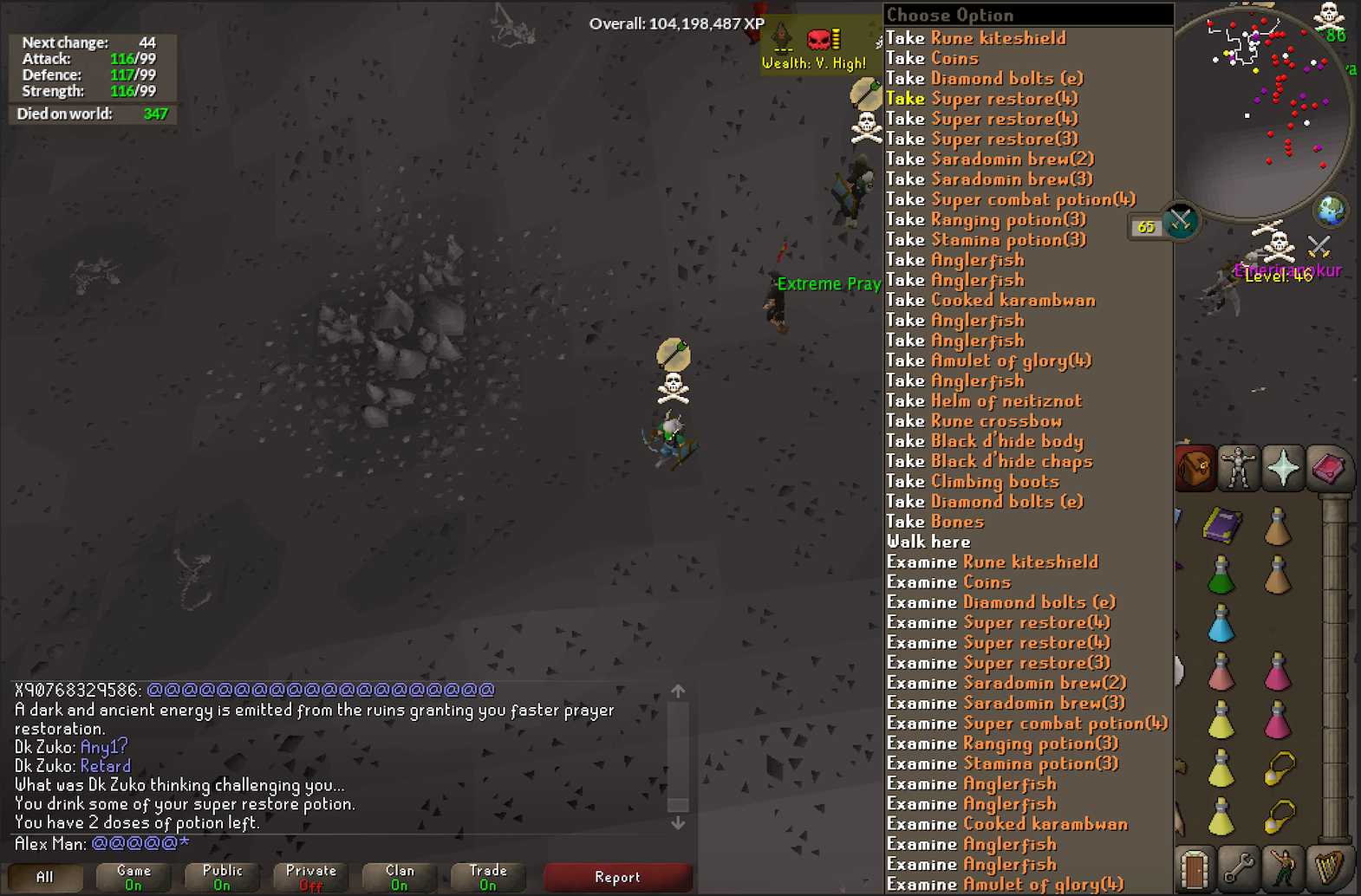This screenshot has width=1361, height=896.
Task: Take the Rune crossbow
Action: 974,420
